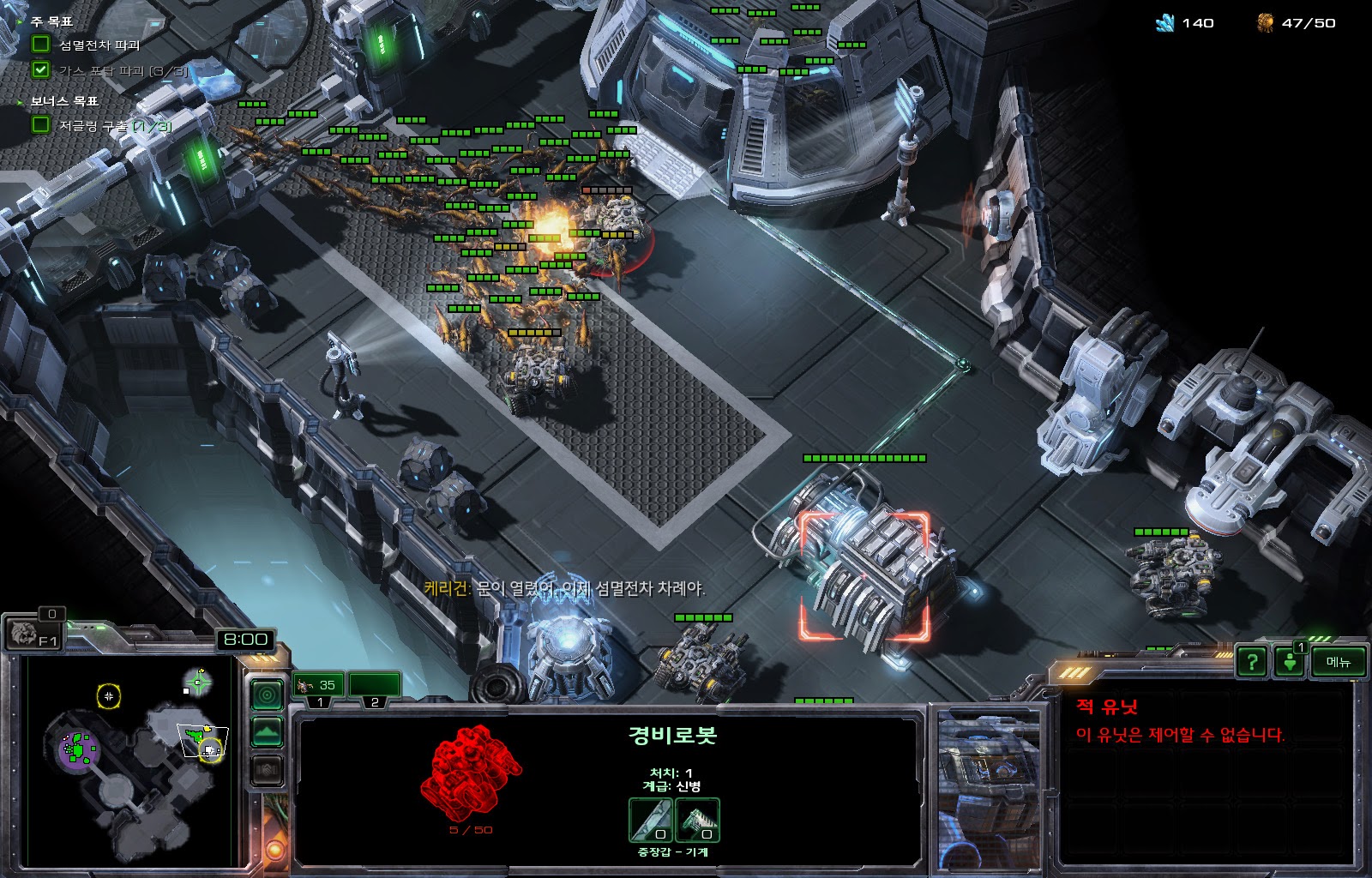This screenshot has height=878, width=1372.
Task: Select control group 1 with 35 zerglings
Action: click(x=318, y=686)
